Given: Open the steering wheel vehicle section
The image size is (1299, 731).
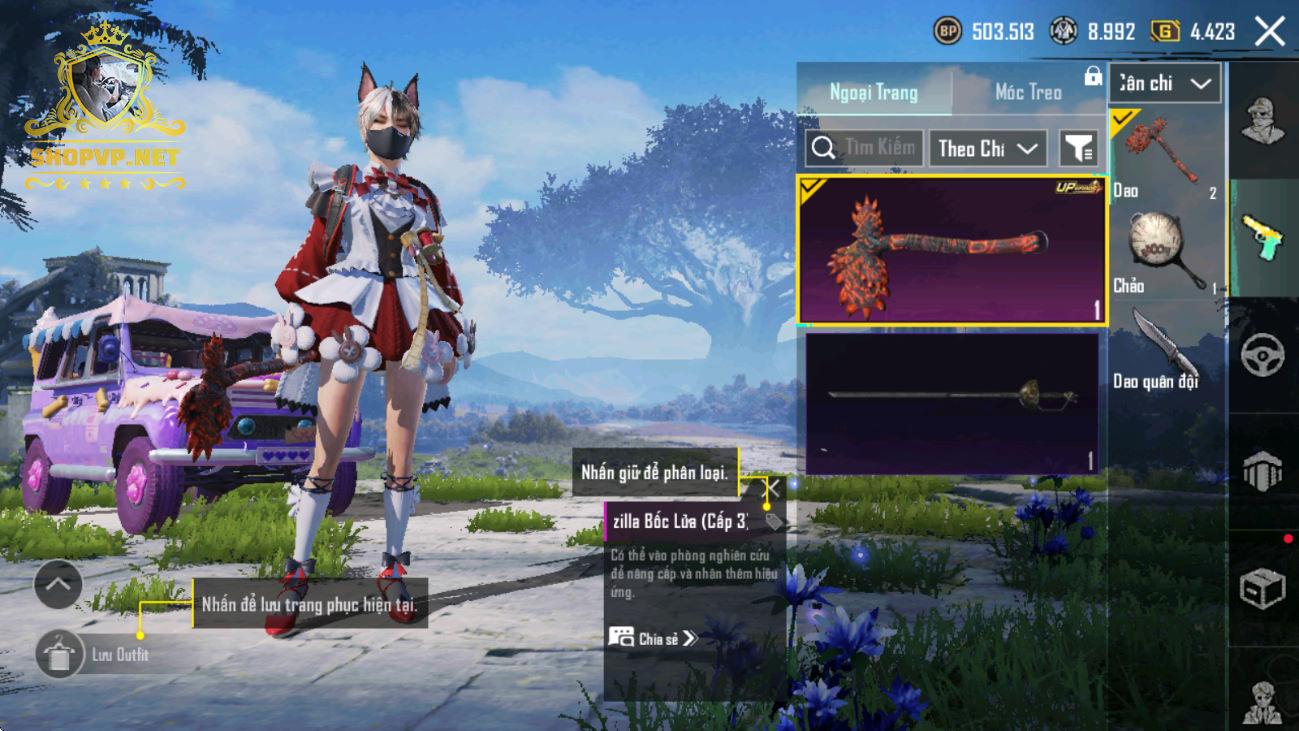Looking at the screenshot, I should click(x=1262, y=356).
